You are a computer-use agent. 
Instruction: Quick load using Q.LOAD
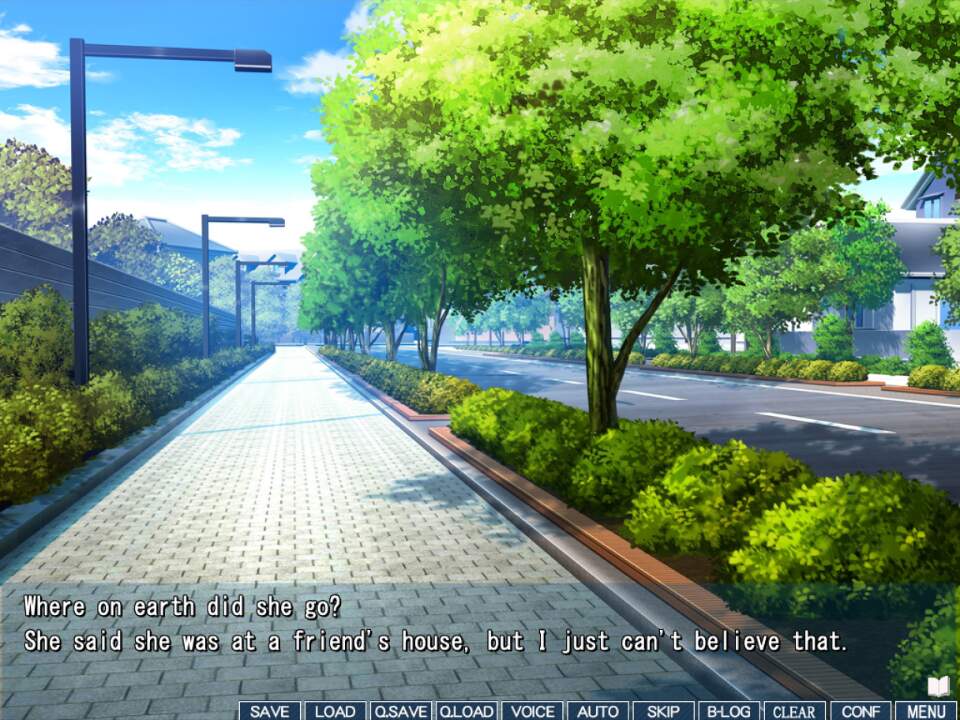[466, 711]
